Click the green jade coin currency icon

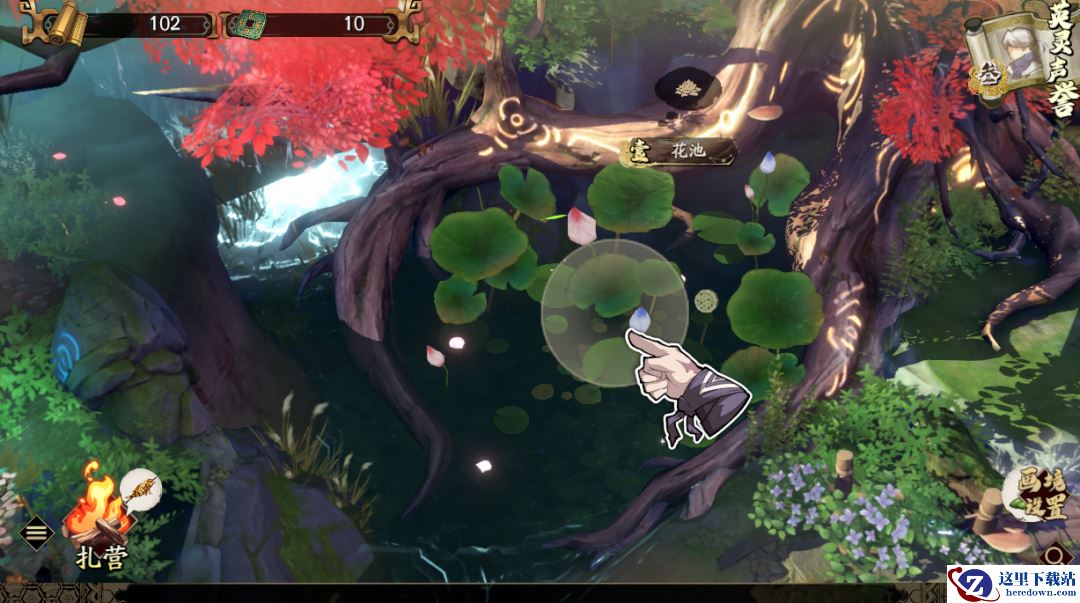coord(243,24)
